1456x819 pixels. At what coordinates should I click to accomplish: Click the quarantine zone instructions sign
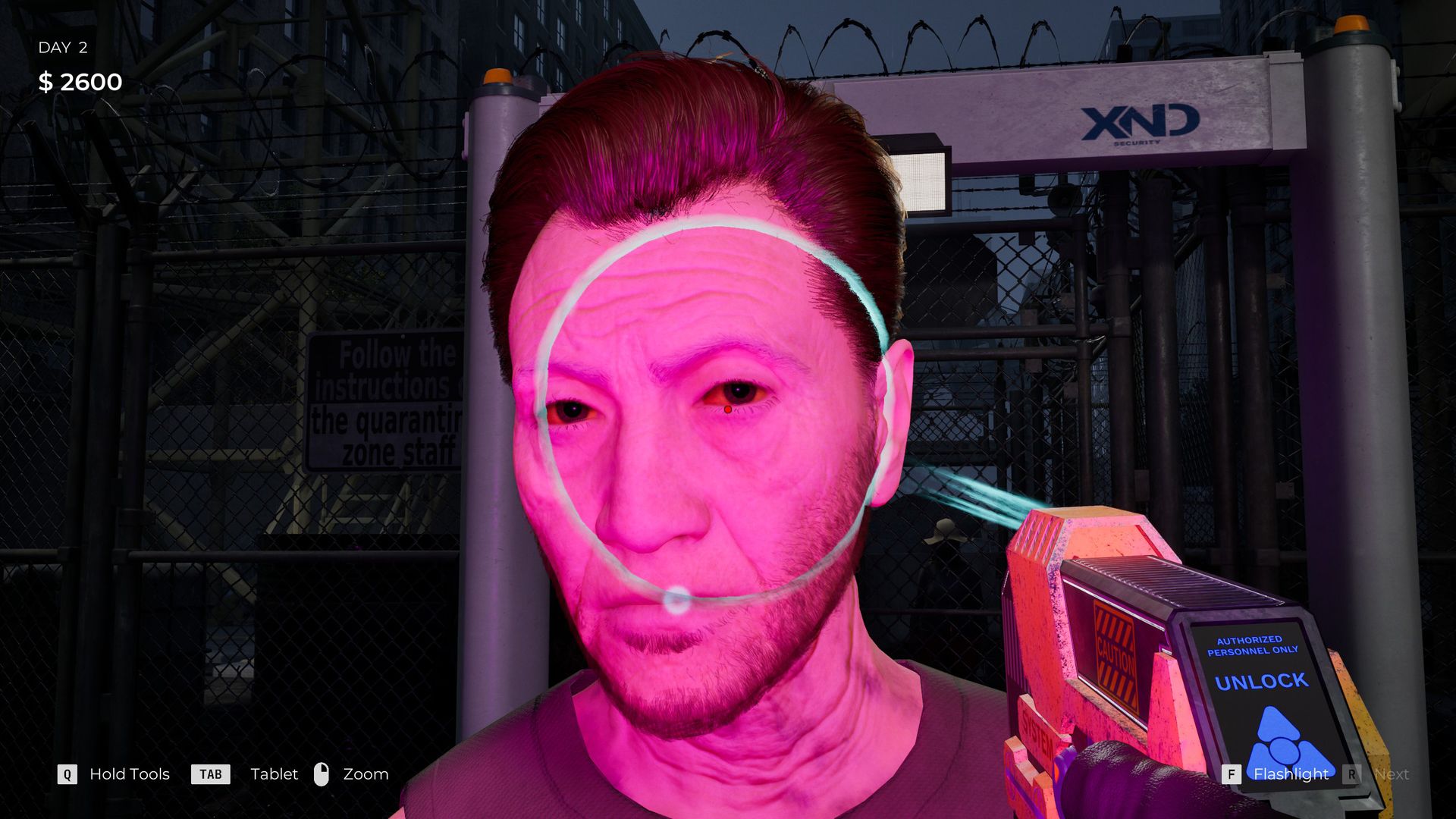click(x=387, y=402)
